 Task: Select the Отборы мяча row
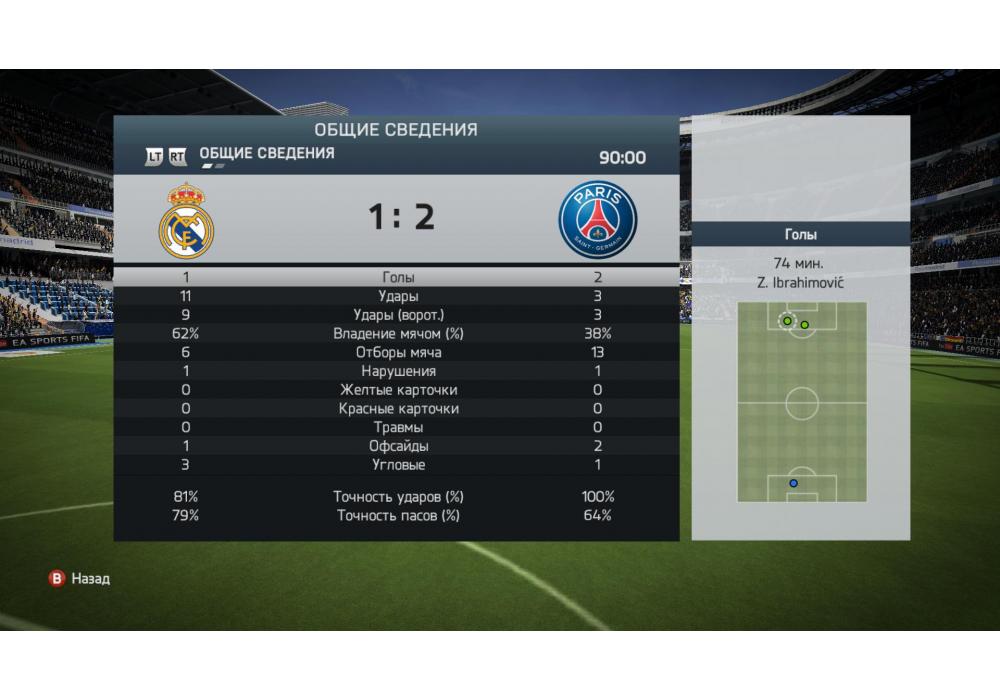397,352
